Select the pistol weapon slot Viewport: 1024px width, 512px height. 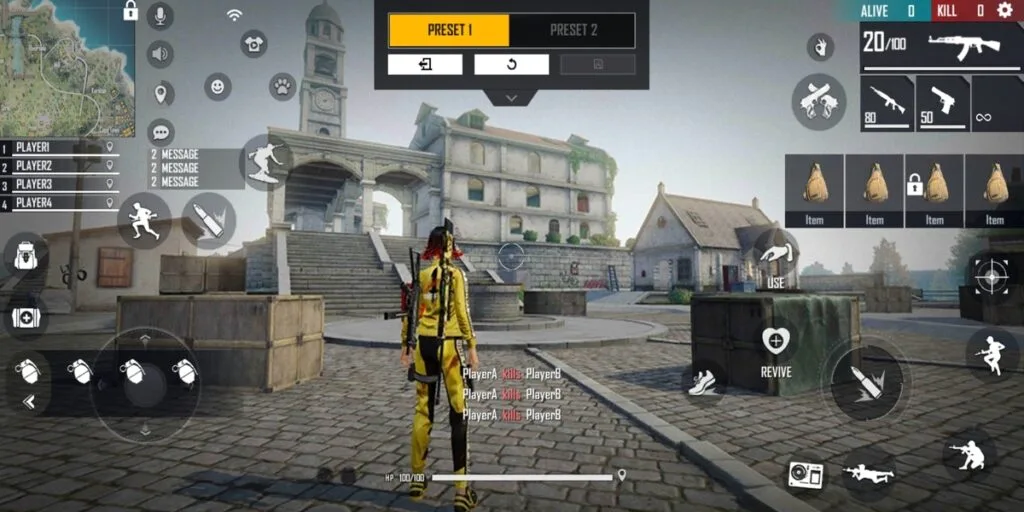[x=942, y=103]
